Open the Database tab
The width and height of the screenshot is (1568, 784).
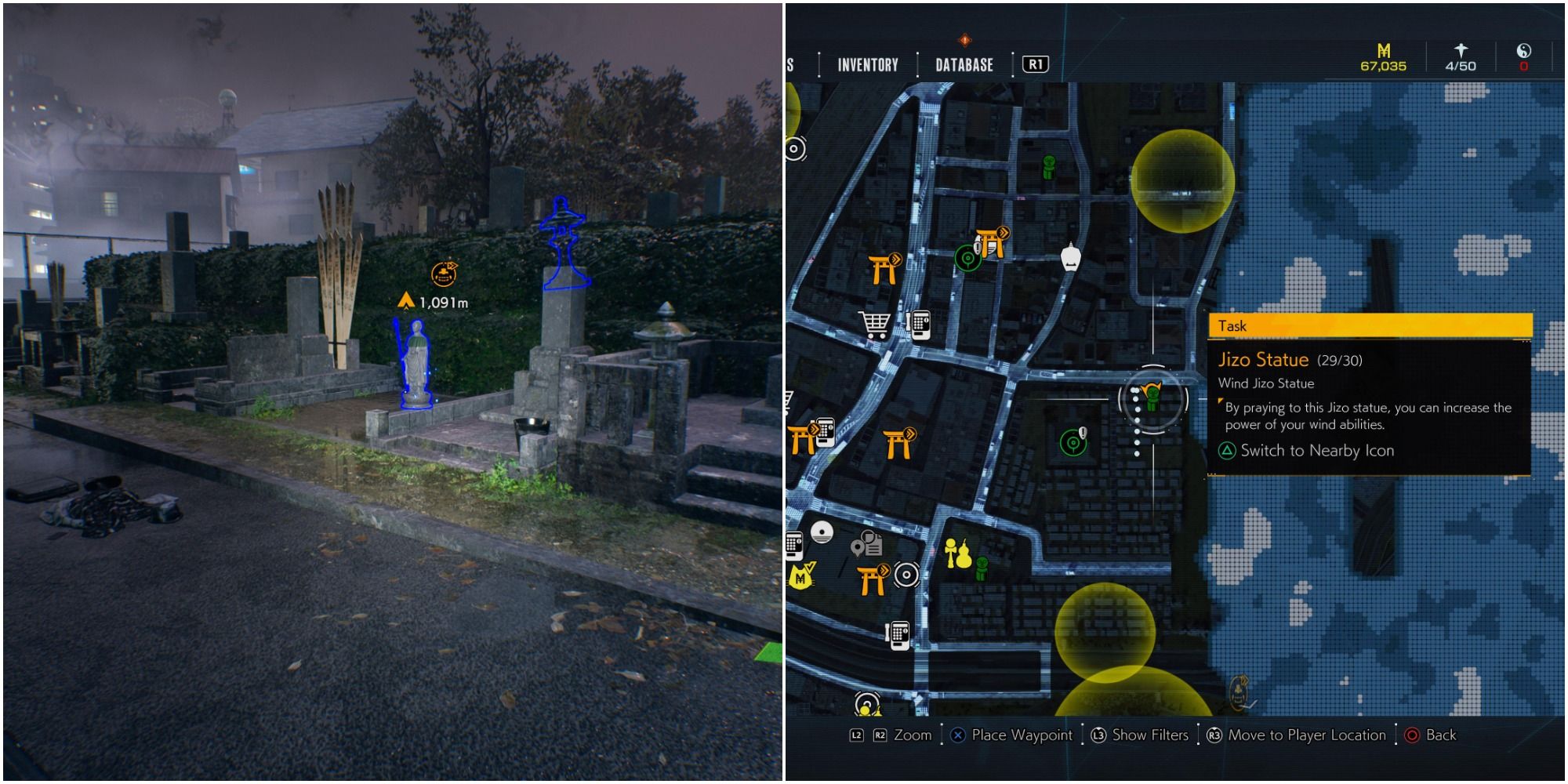click(x=963, y=66)
